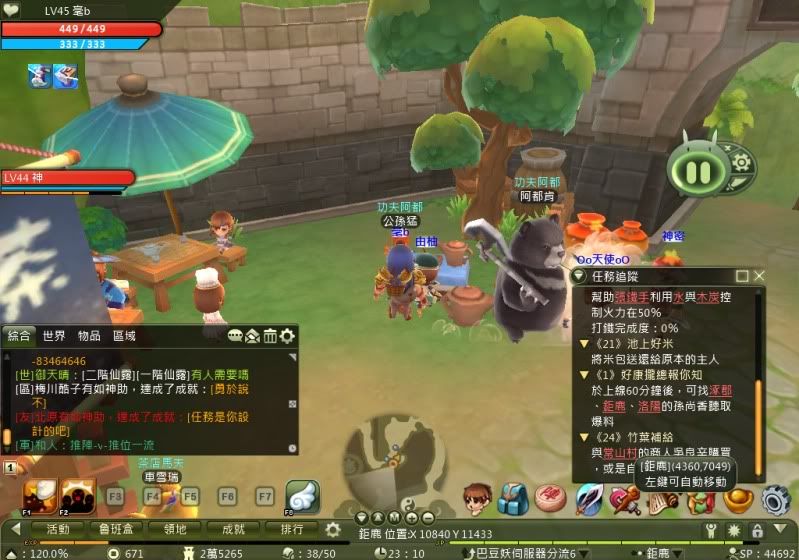Switch chat to the 世界 tab
This screenshot has height=560, width=799.
click(54, 336)
